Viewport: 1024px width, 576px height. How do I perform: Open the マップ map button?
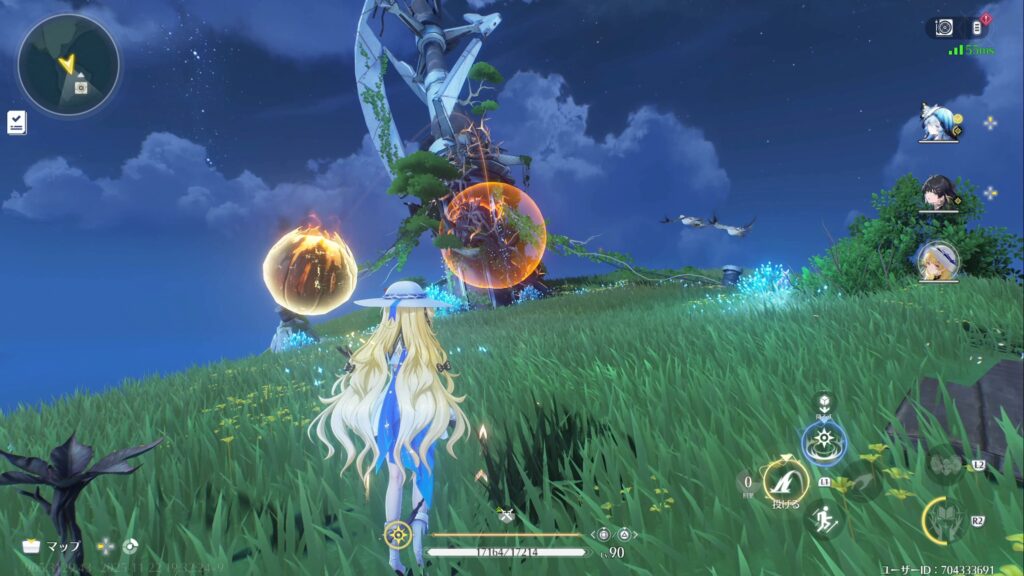[50, 547]
